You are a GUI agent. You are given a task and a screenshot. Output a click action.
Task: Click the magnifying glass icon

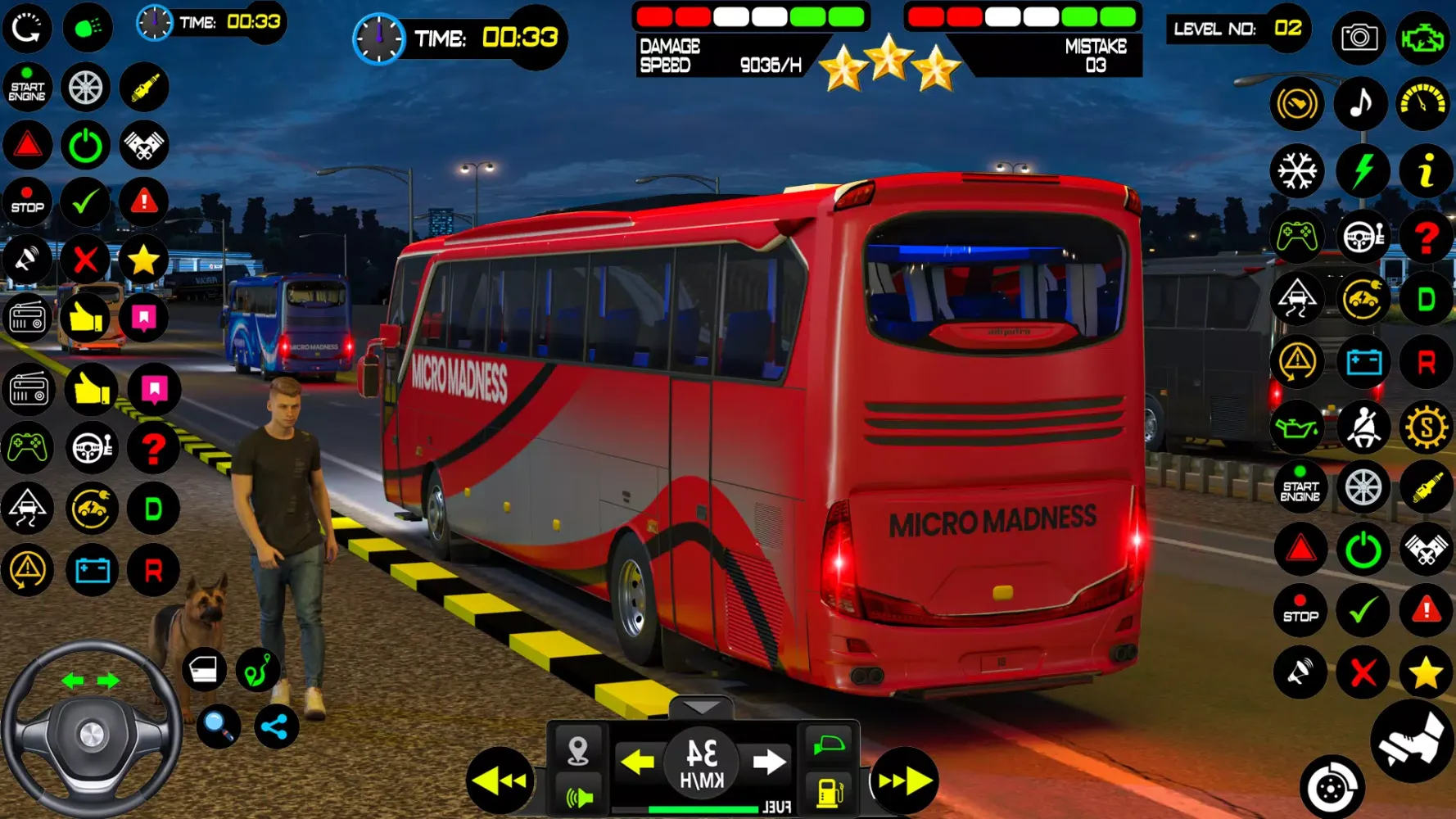[218, 725]
